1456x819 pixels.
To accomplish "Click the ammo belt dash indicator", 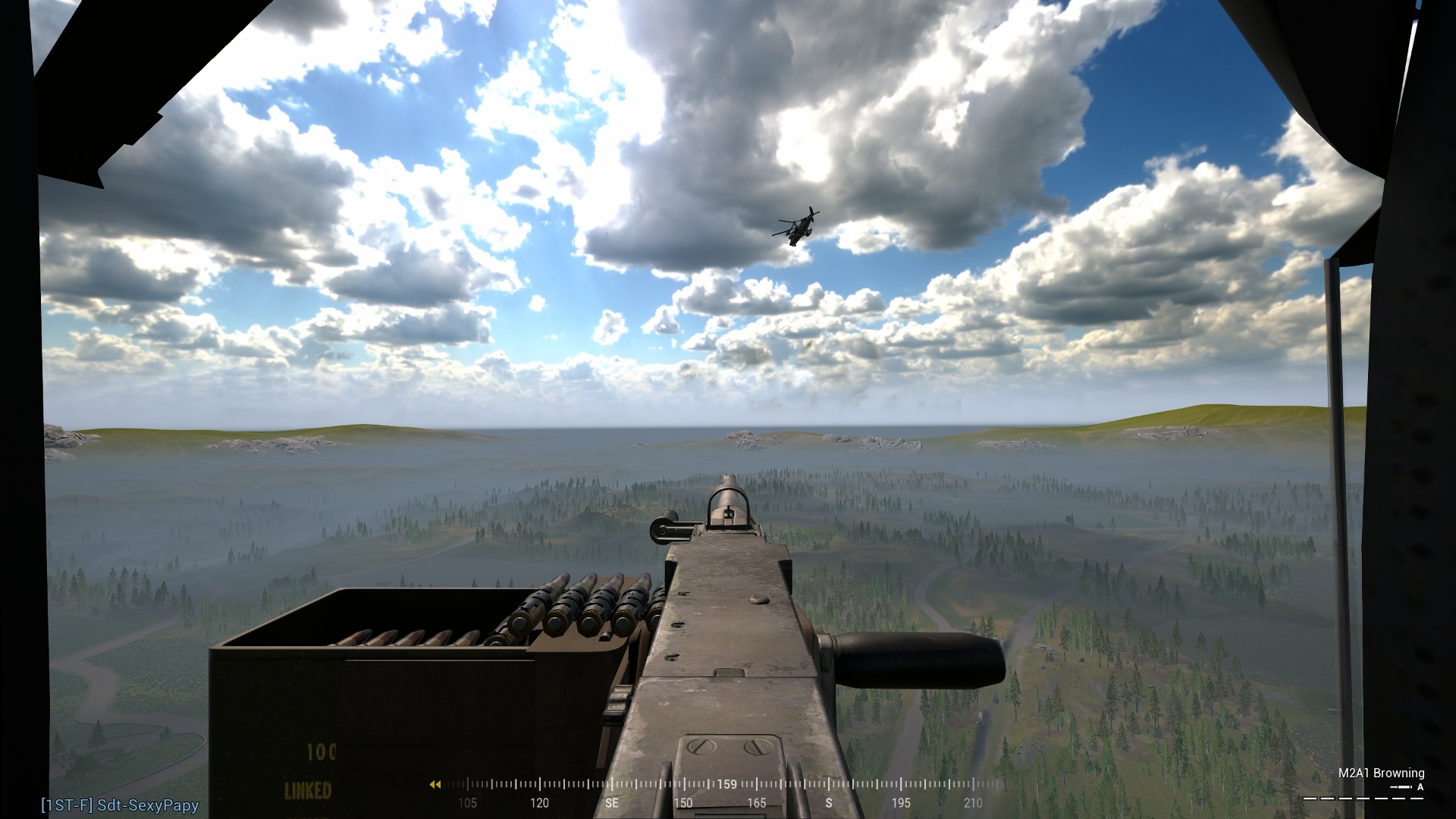I will [1363, 798].
